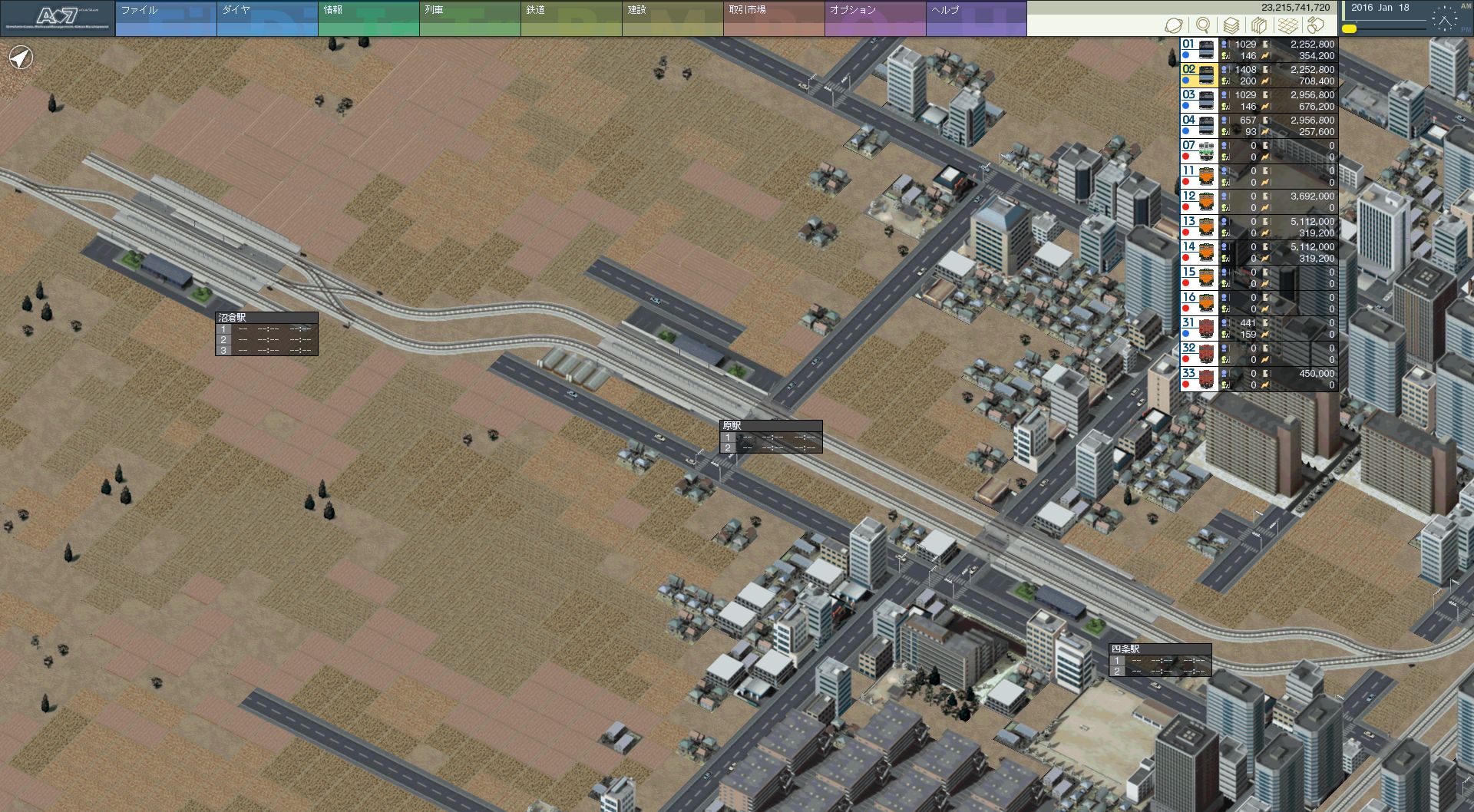
Task: Toggle the grid overlay icon
Action: 1288,26
